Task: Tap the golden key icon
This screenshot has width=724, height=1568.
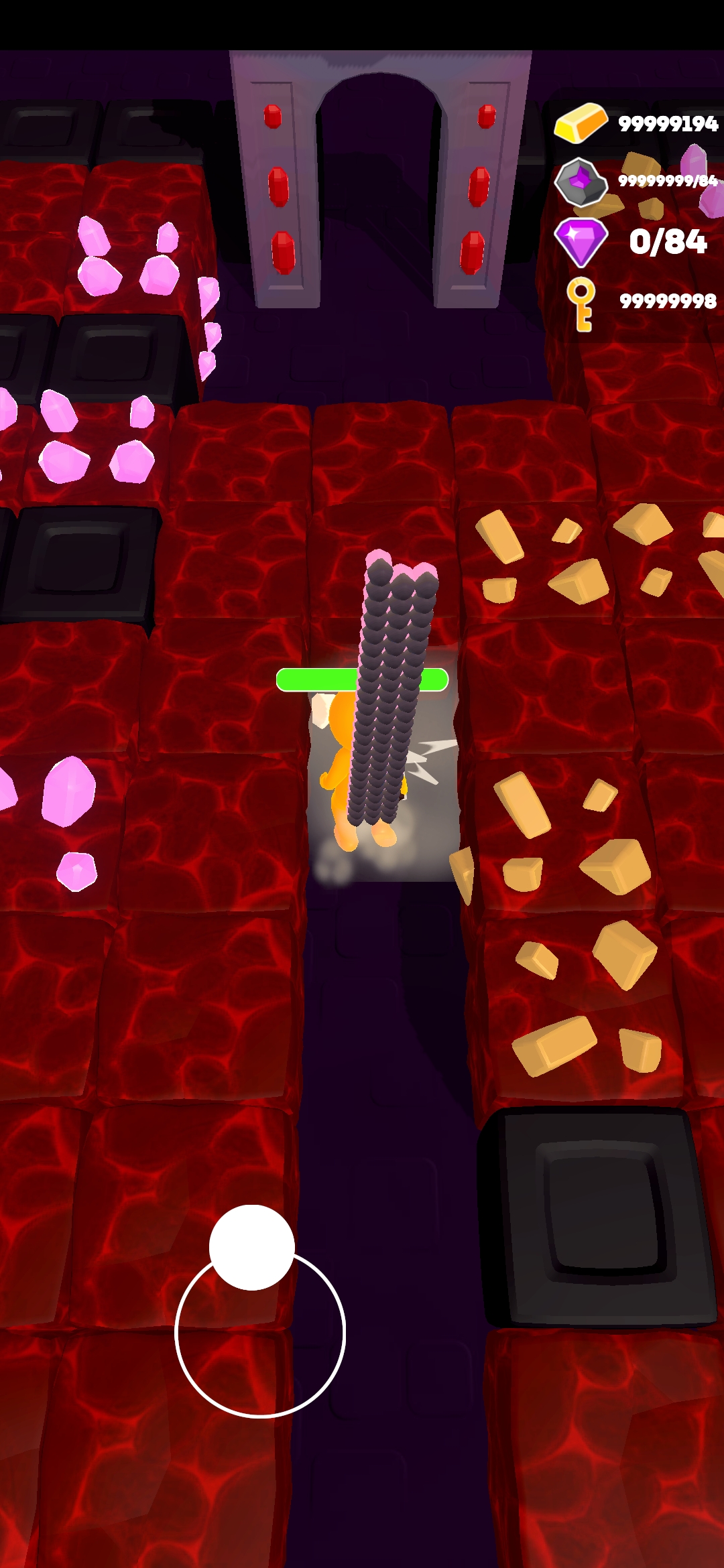Action: click(x=581, y=304)
